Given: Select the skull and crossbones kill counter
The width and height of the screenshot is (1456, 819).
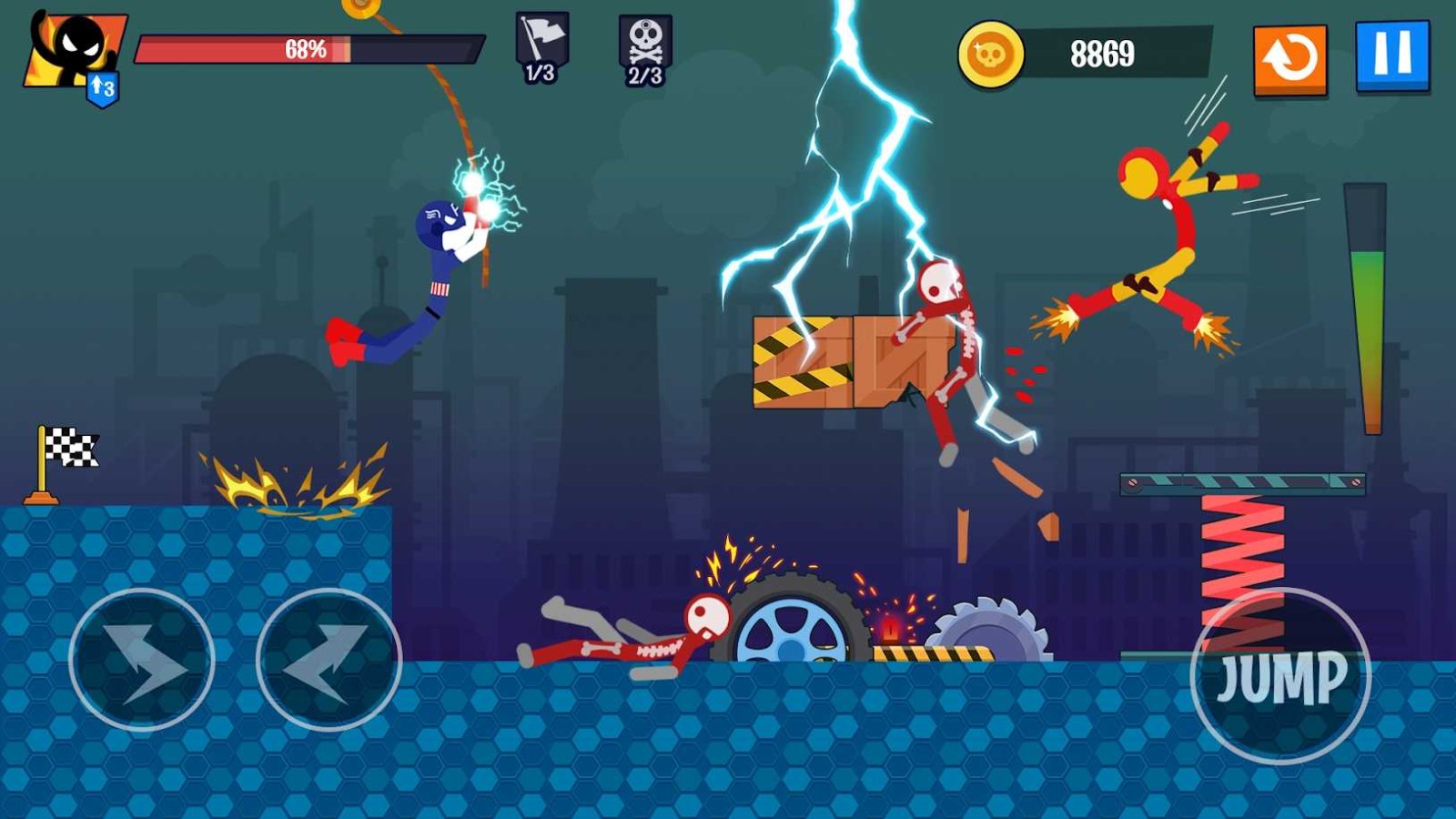Looking at the screenshot, I should click(x=645, y=50).
